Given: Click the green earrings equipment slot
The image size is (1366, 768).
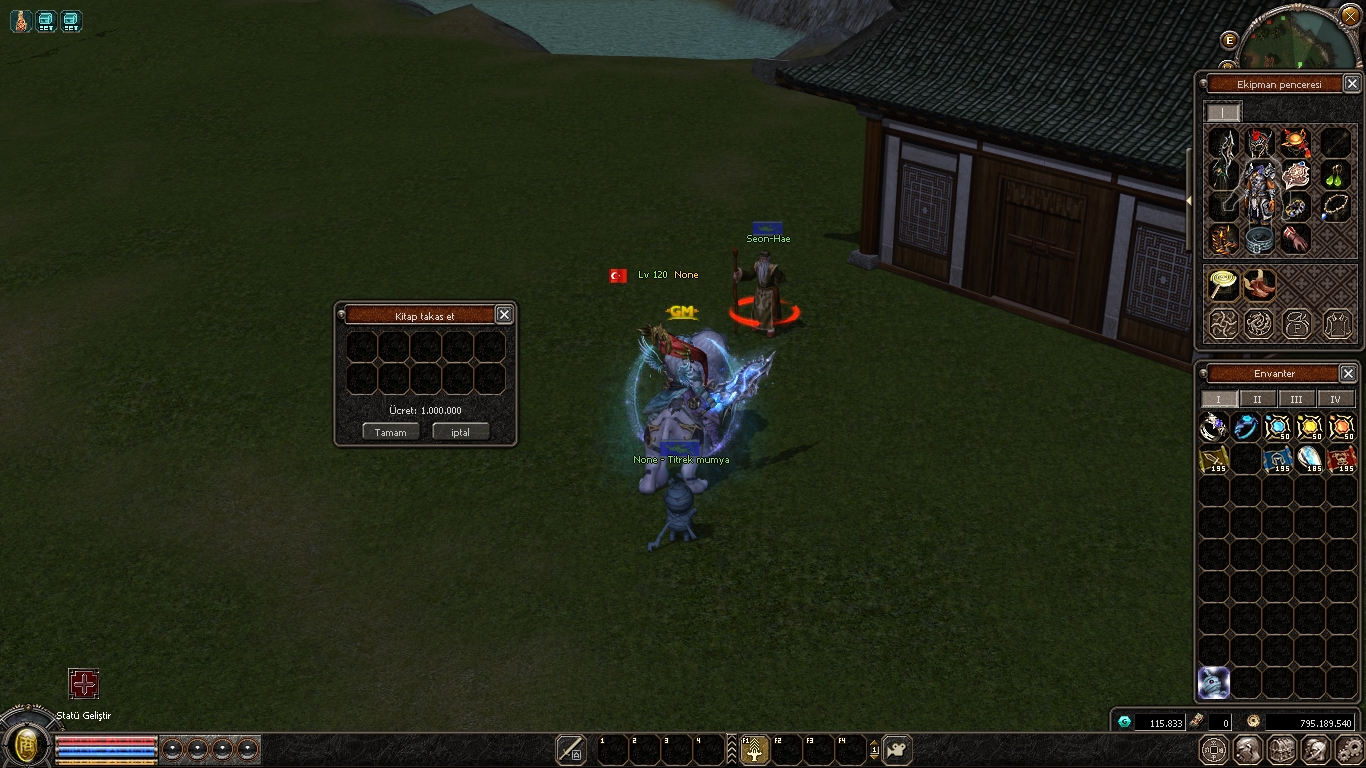Looking at the screenshot, I should pyautogui.click(x=1336, y=176).
